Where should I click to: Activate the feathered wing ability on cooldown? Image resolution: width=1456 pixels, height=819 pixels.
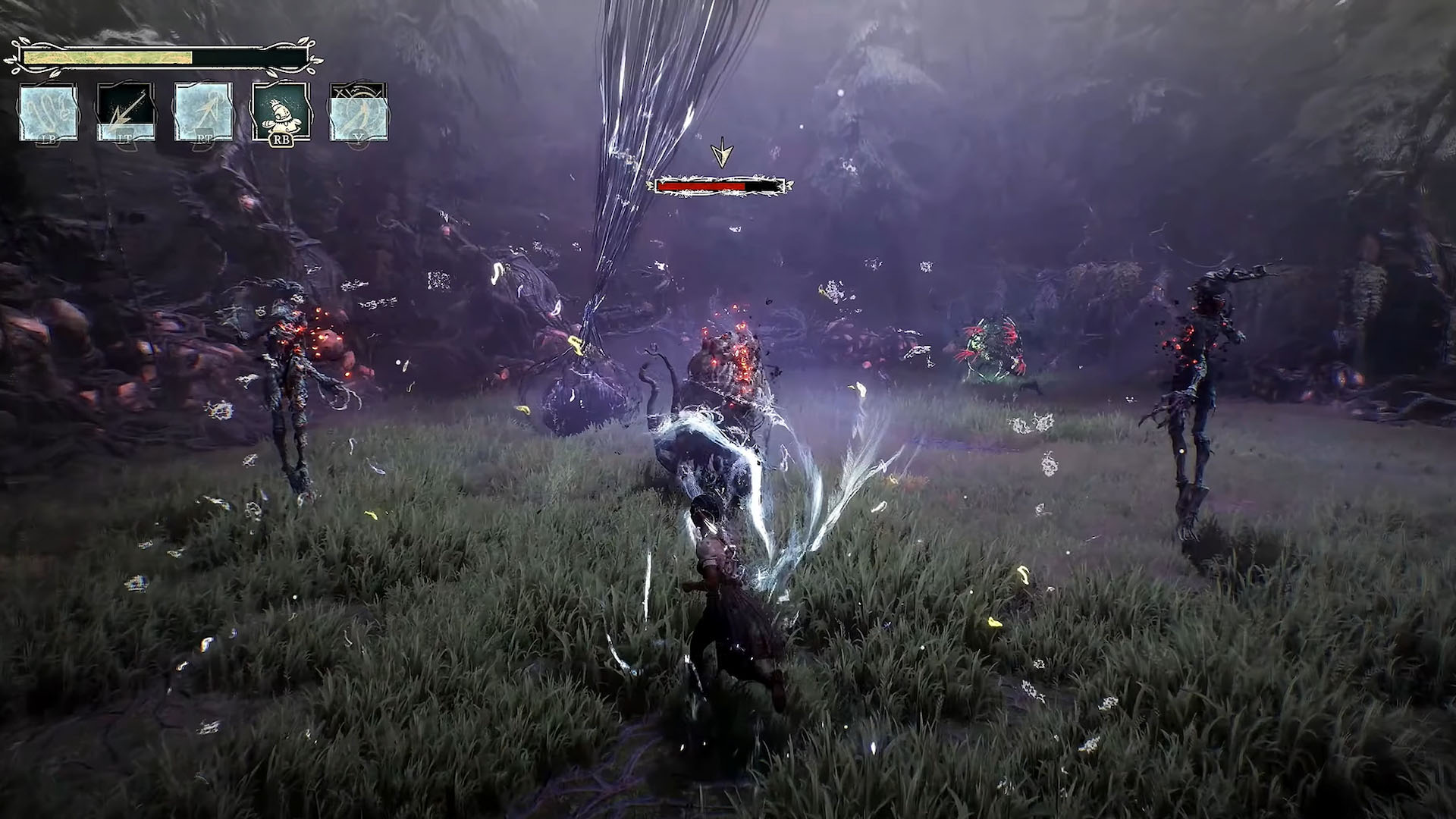coord(49,112)
